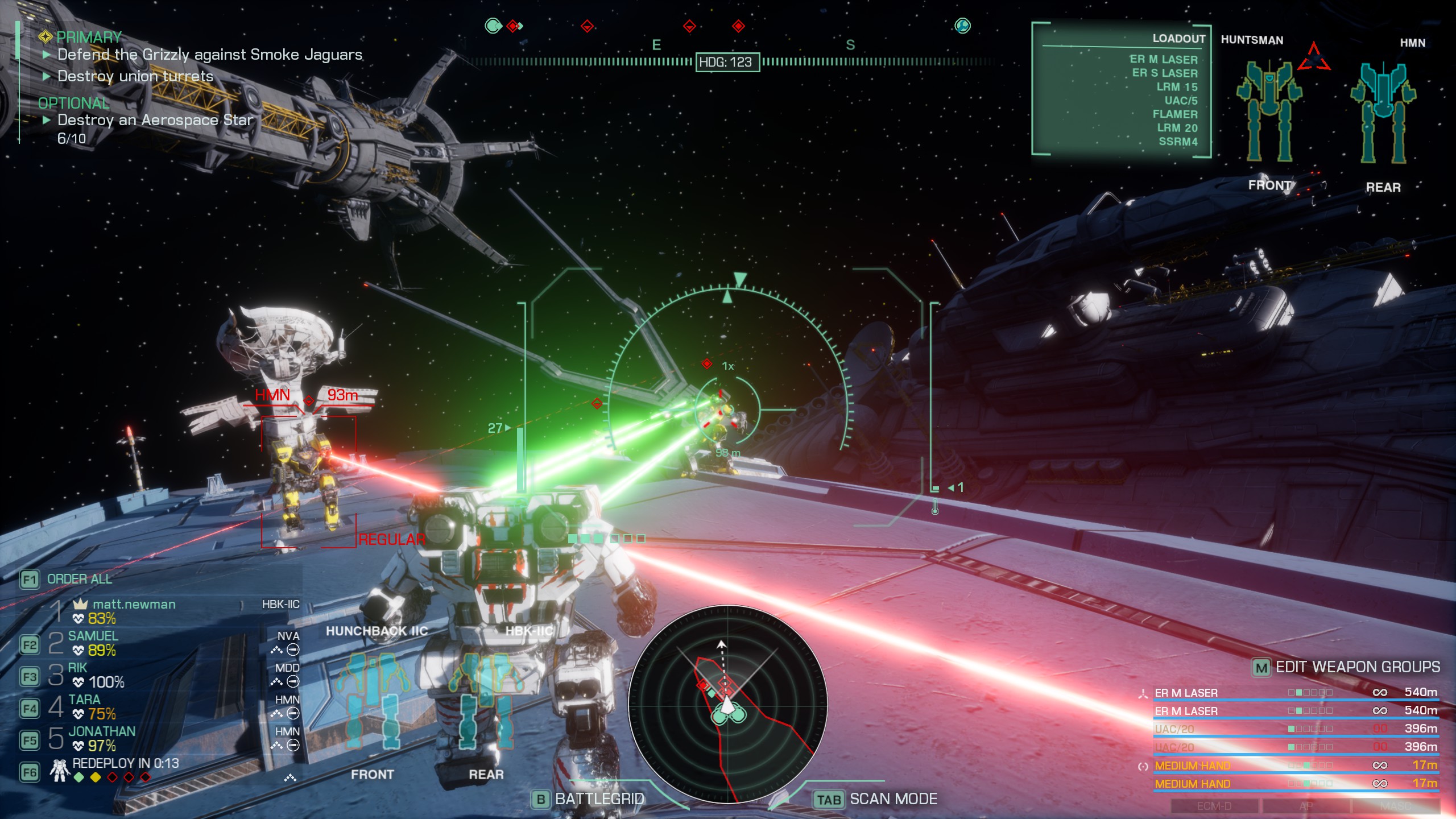Click the primary objective tracker
The height and width of the screenshot is (819, 1456).
click(88, 38)
